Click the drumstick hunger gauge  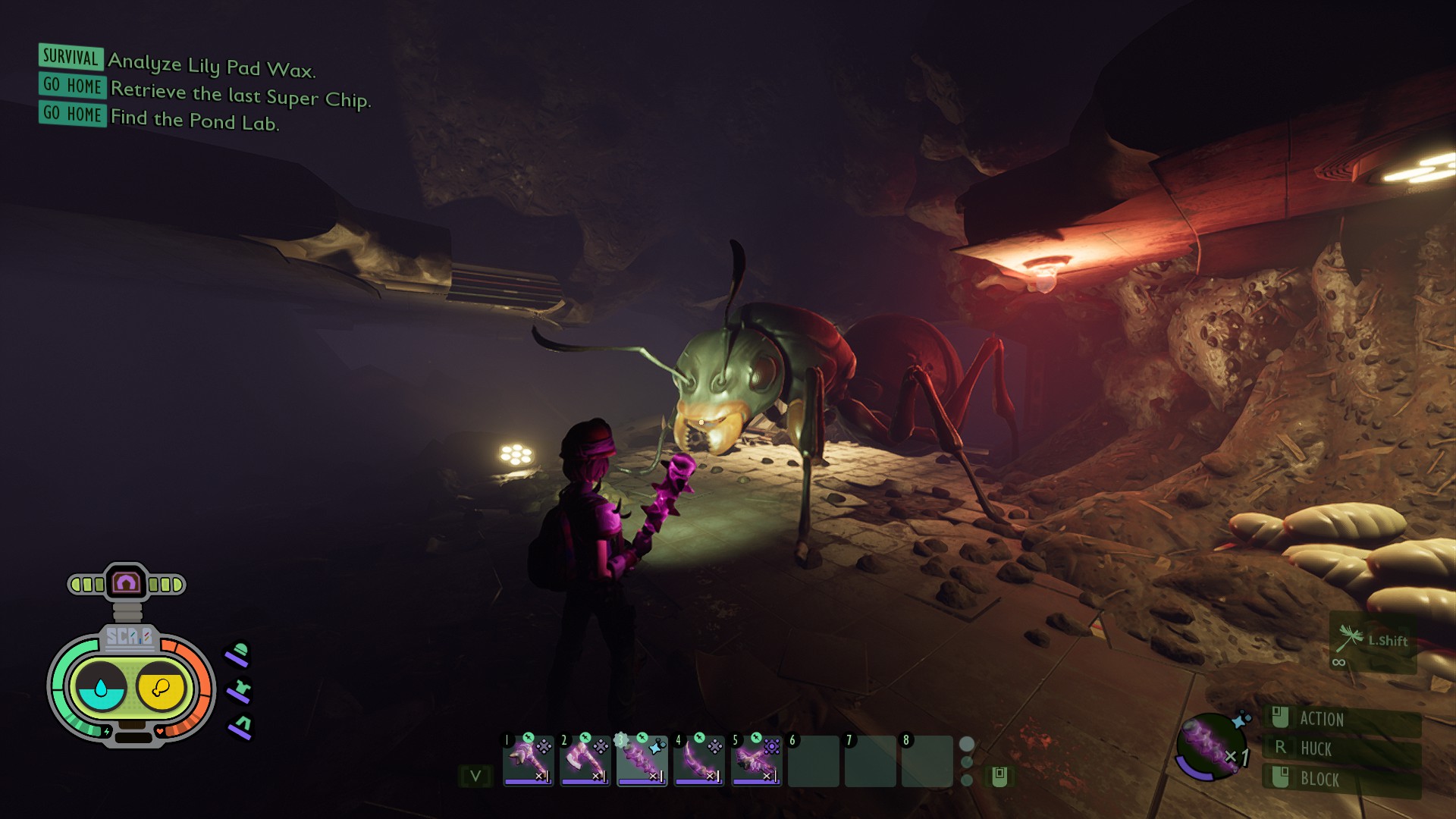161,688
